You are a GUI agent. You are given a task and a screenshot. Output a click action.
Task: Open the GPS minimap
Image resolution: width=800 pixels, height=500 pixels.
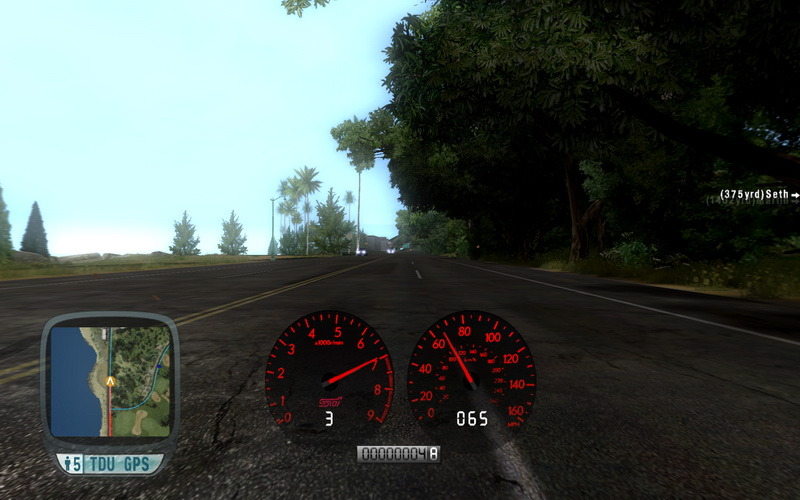tap(110, 381)
